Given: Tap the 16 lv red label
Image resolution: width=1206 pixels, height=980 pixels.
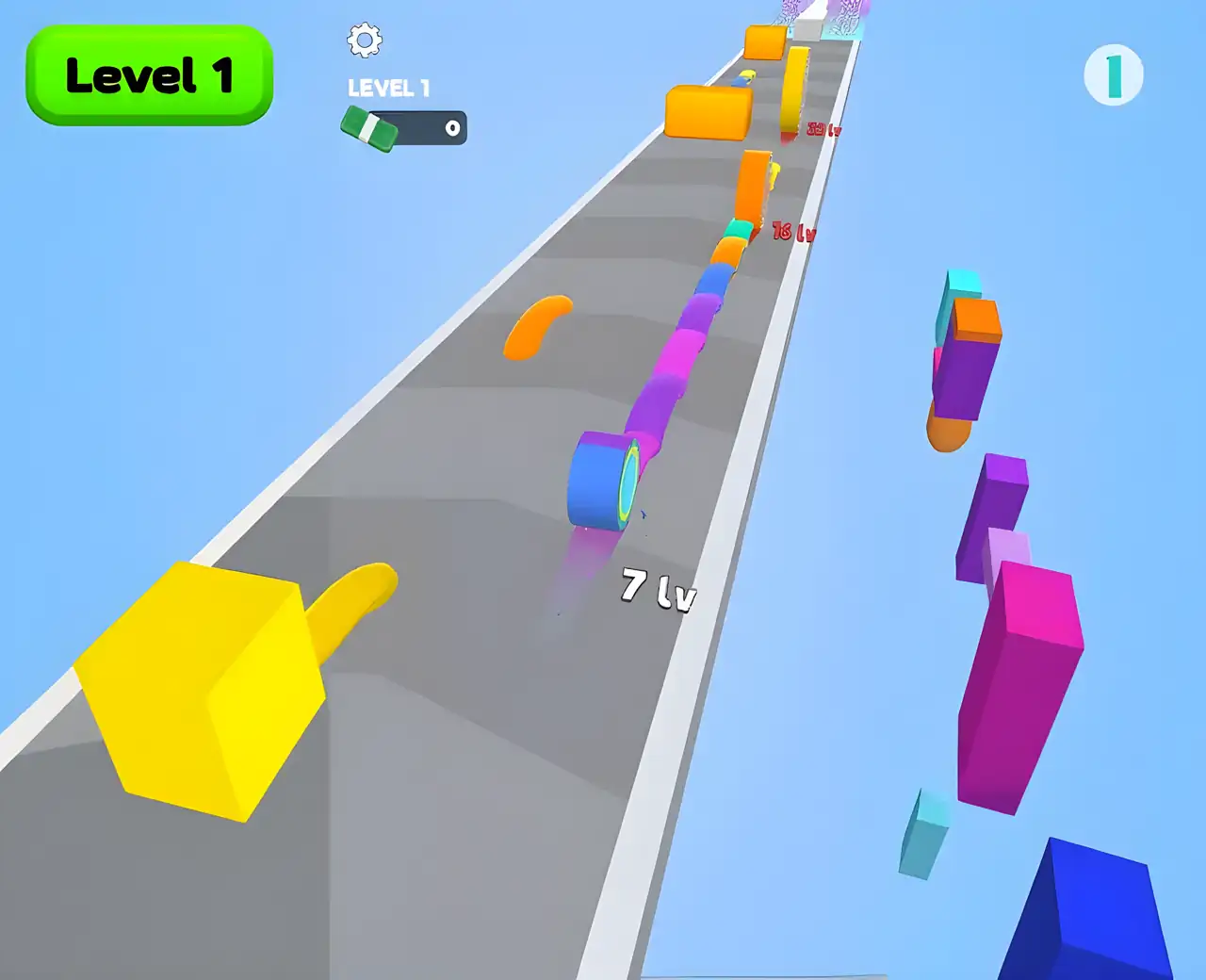Looking at the screenshot, I should tap(791, 230).
